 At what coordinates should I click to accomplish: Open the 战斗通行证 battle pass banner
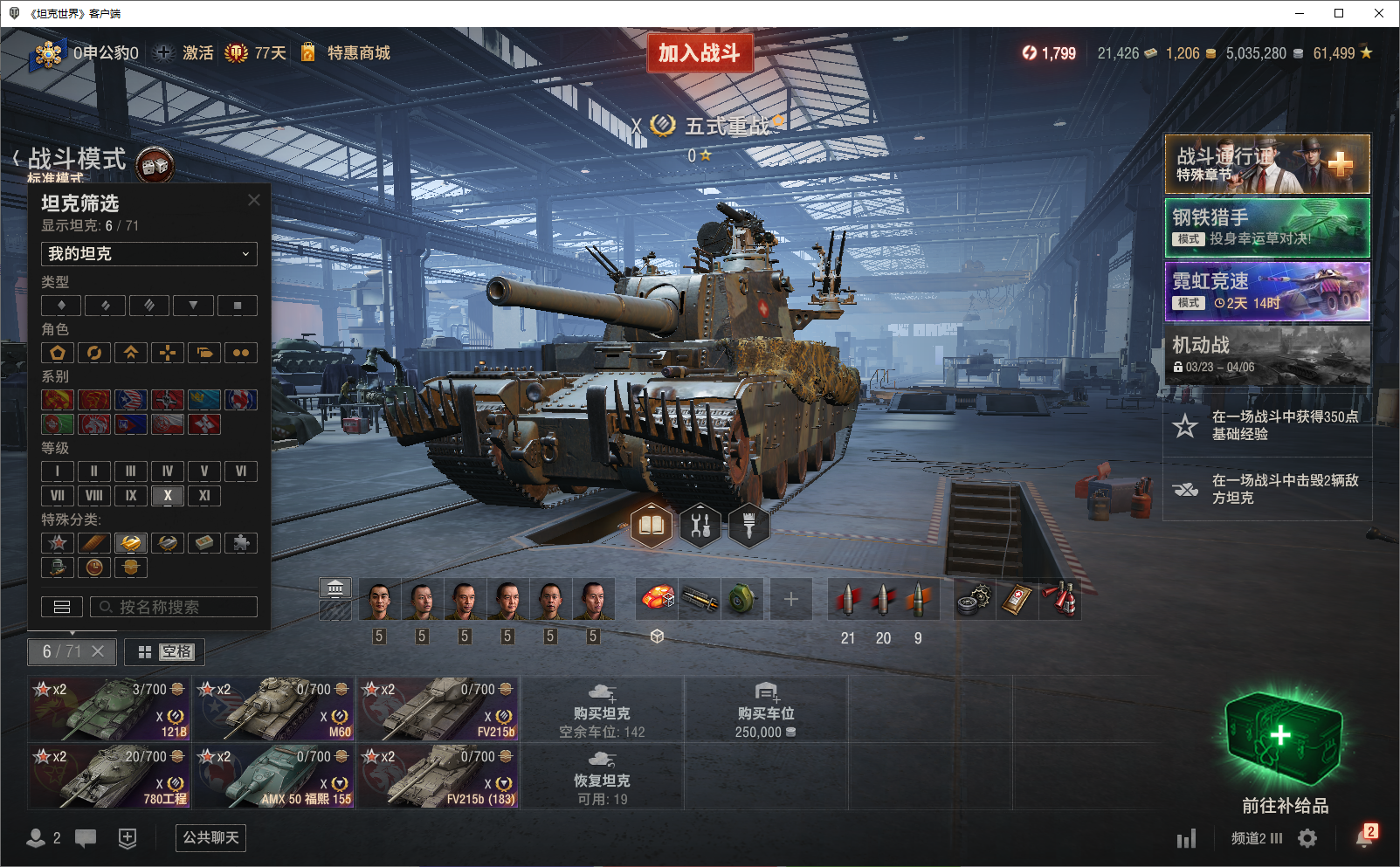point(1267,164)
